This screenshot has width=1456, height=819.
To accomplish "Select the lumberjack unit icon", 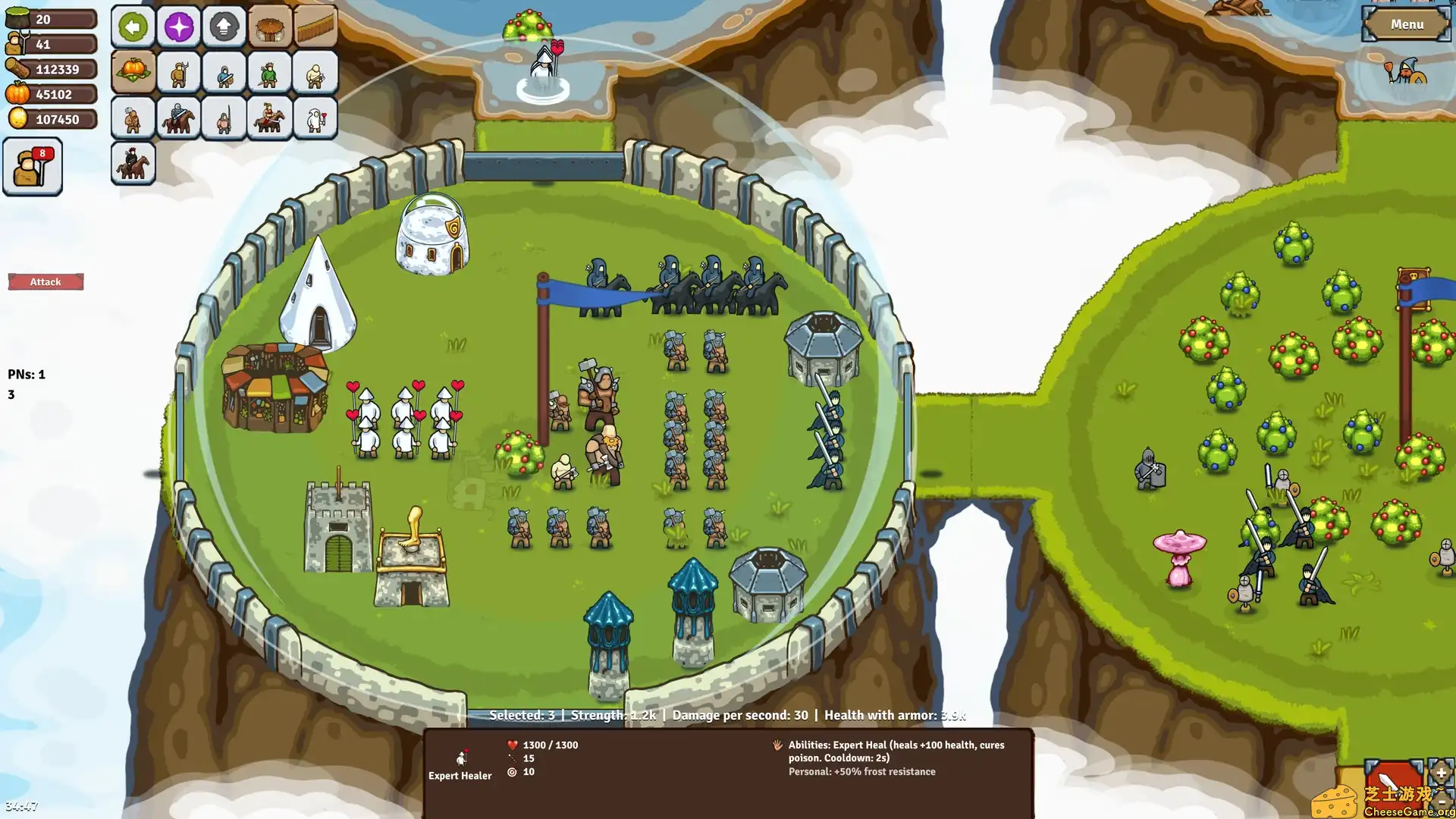I will click(315, 72).
